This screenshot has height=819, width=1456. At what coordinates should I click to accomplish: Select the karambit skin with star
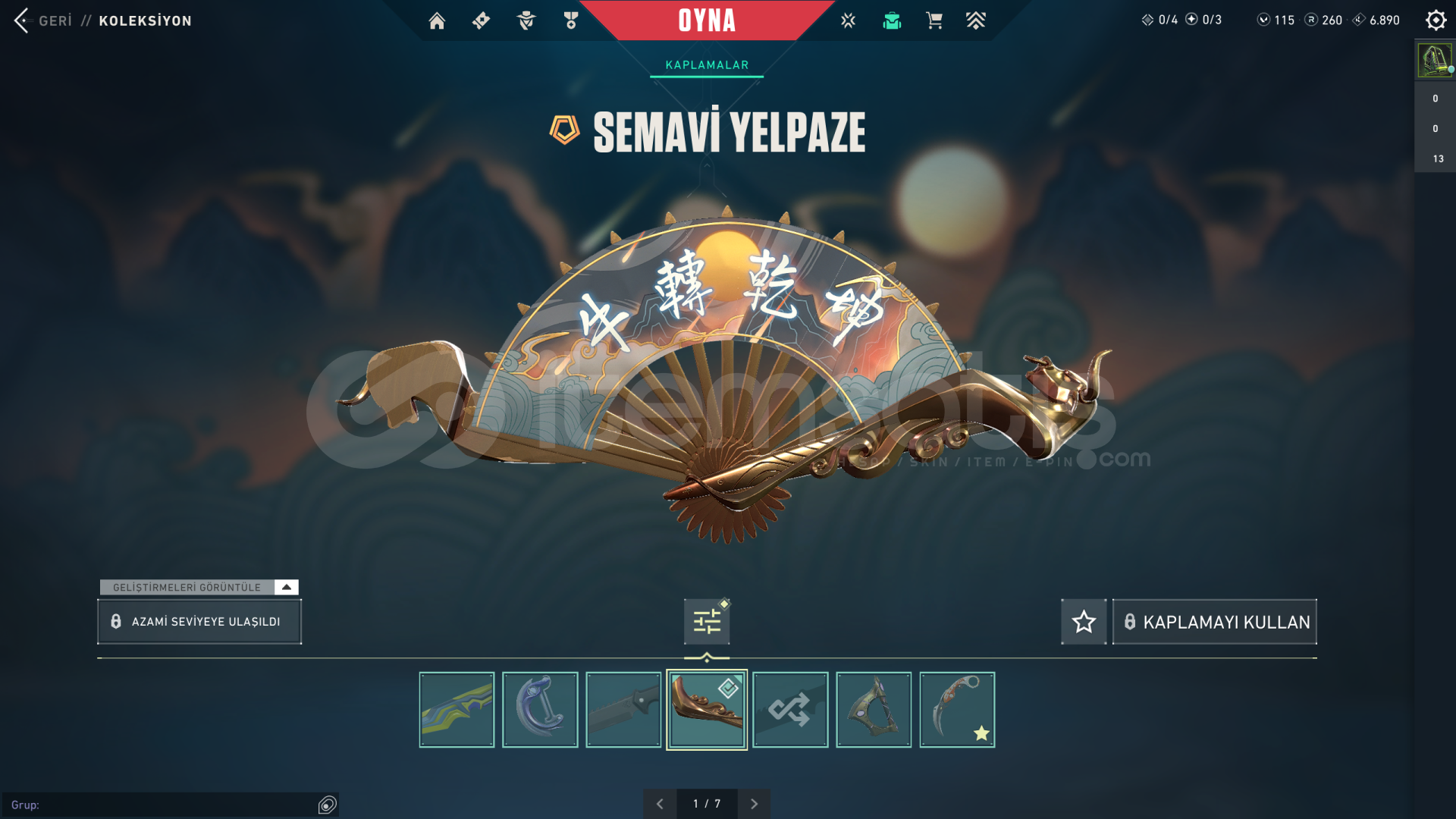pyautogui.click(x=957, y=710)
